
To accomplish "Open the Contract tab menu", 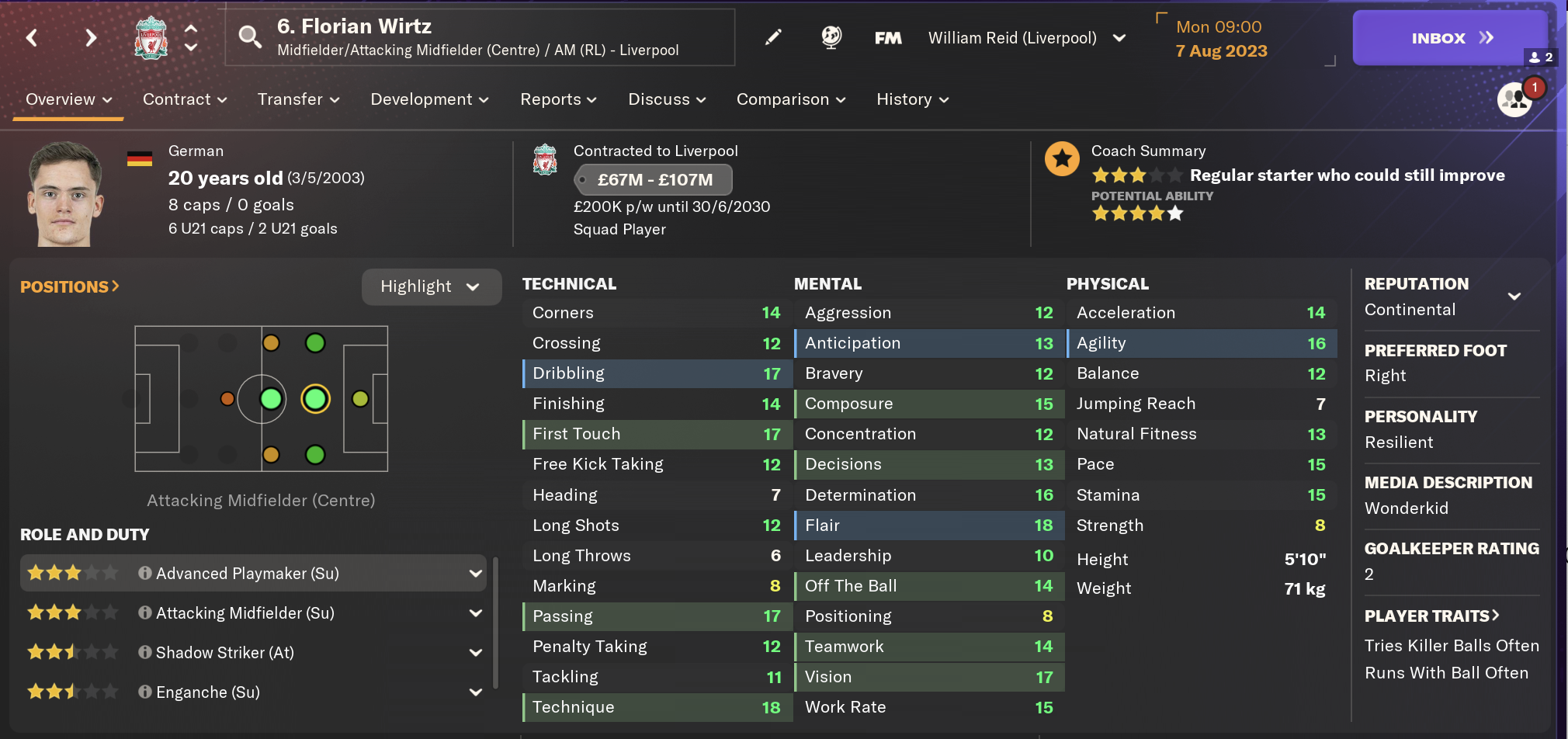I will [185, 99].
